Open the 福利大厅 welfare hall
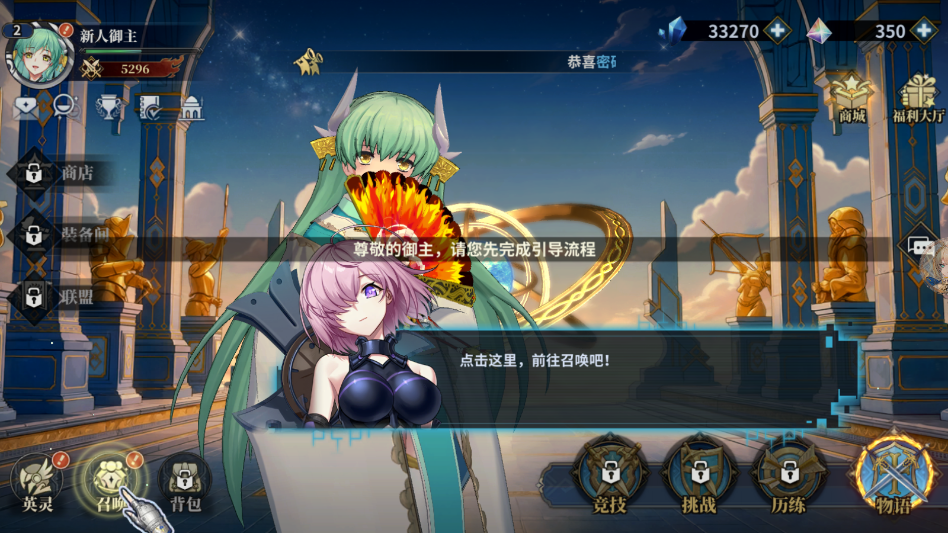The height and width of the screenshot is (533, 948). (x=916, y=97)
